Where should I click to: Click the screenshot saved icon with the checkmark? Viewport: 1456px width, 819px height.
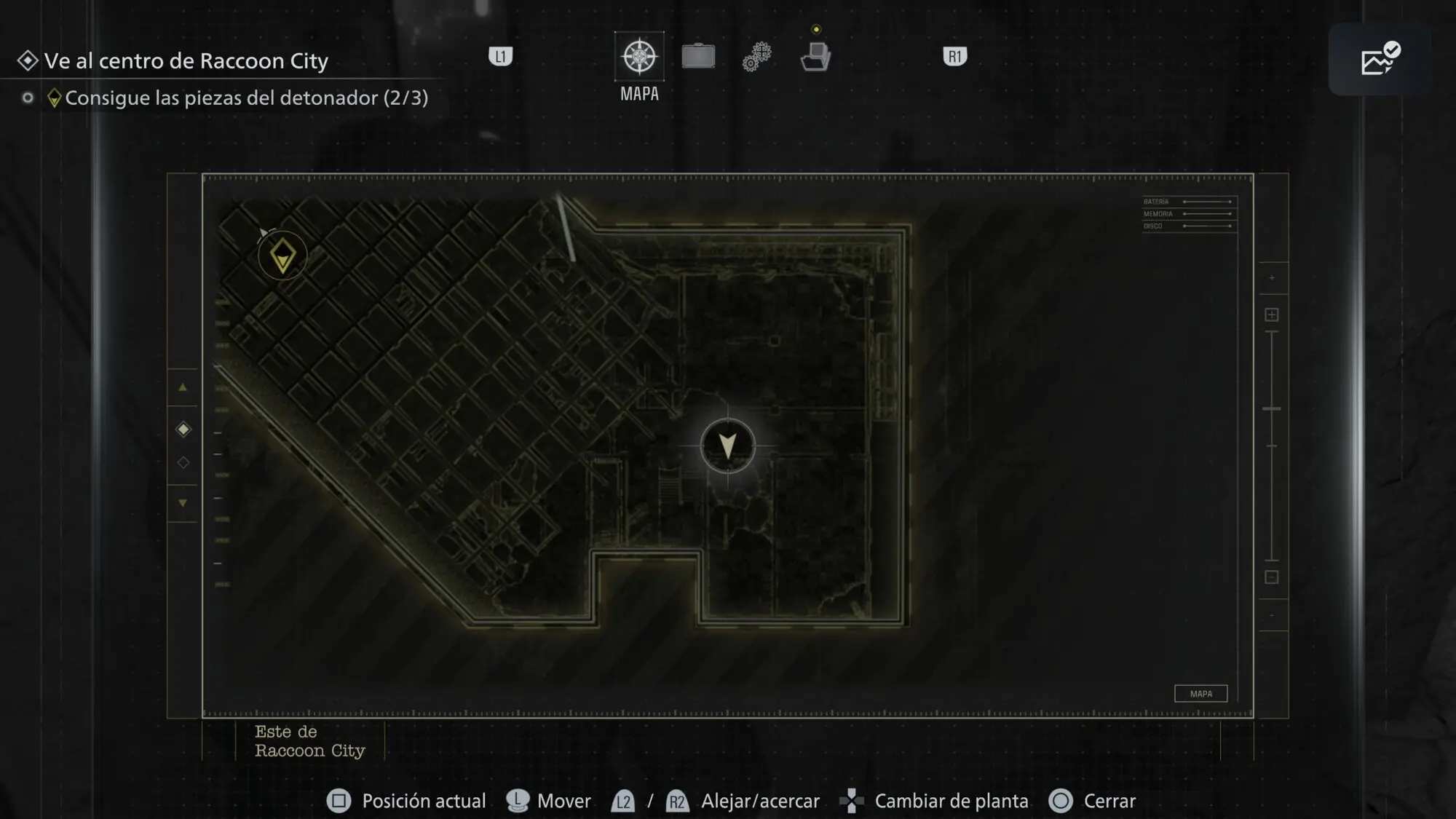point(1379,60)
